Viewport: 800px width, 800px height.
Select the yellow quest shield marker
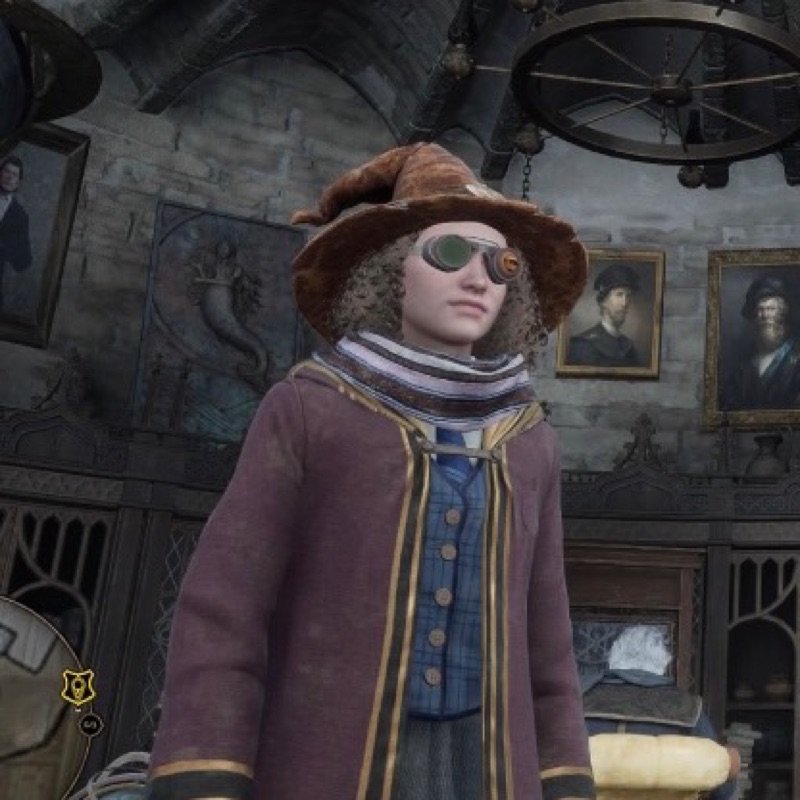[77, 687]
